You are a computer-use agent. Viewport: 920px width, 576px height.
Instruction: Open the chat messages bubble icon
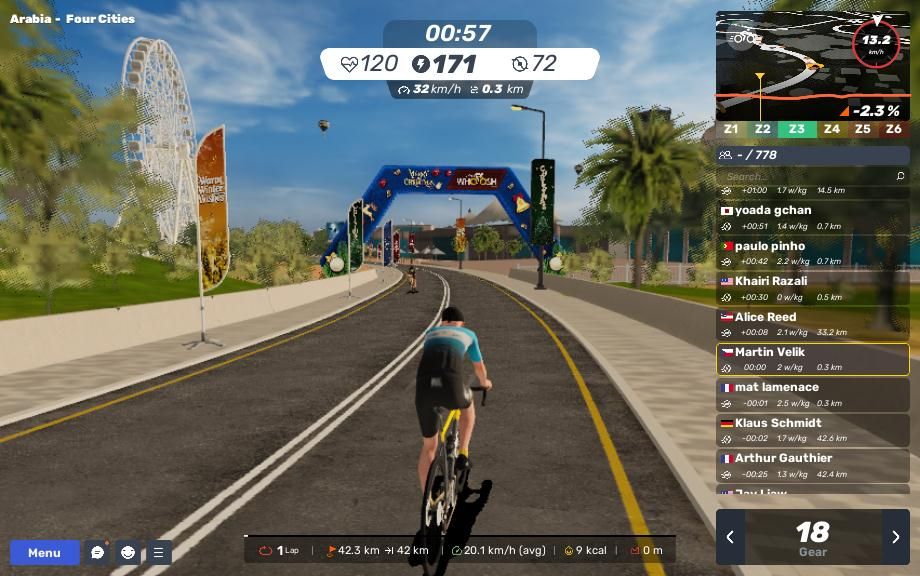97,552
